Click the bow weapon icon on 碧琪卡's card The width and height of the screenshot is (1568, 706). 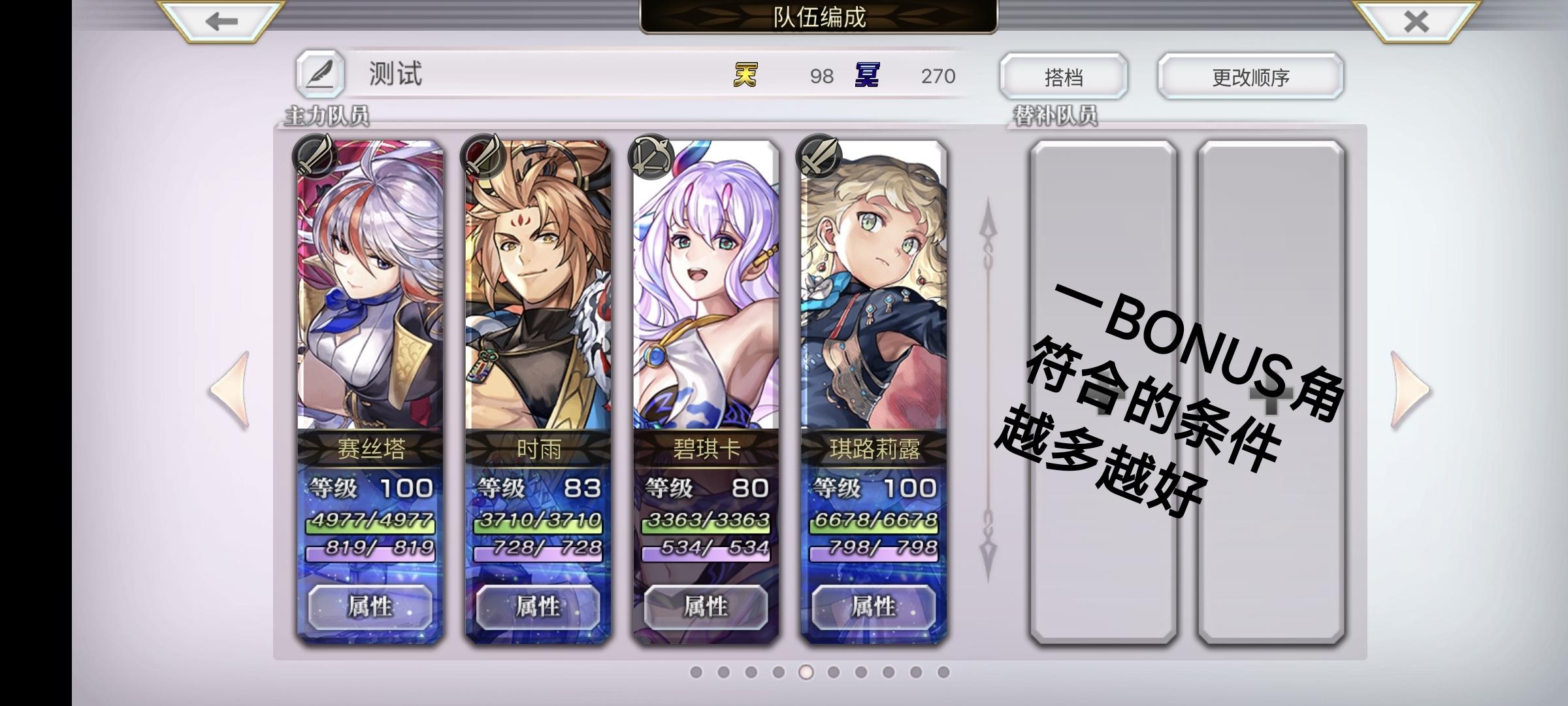point(651,156)
